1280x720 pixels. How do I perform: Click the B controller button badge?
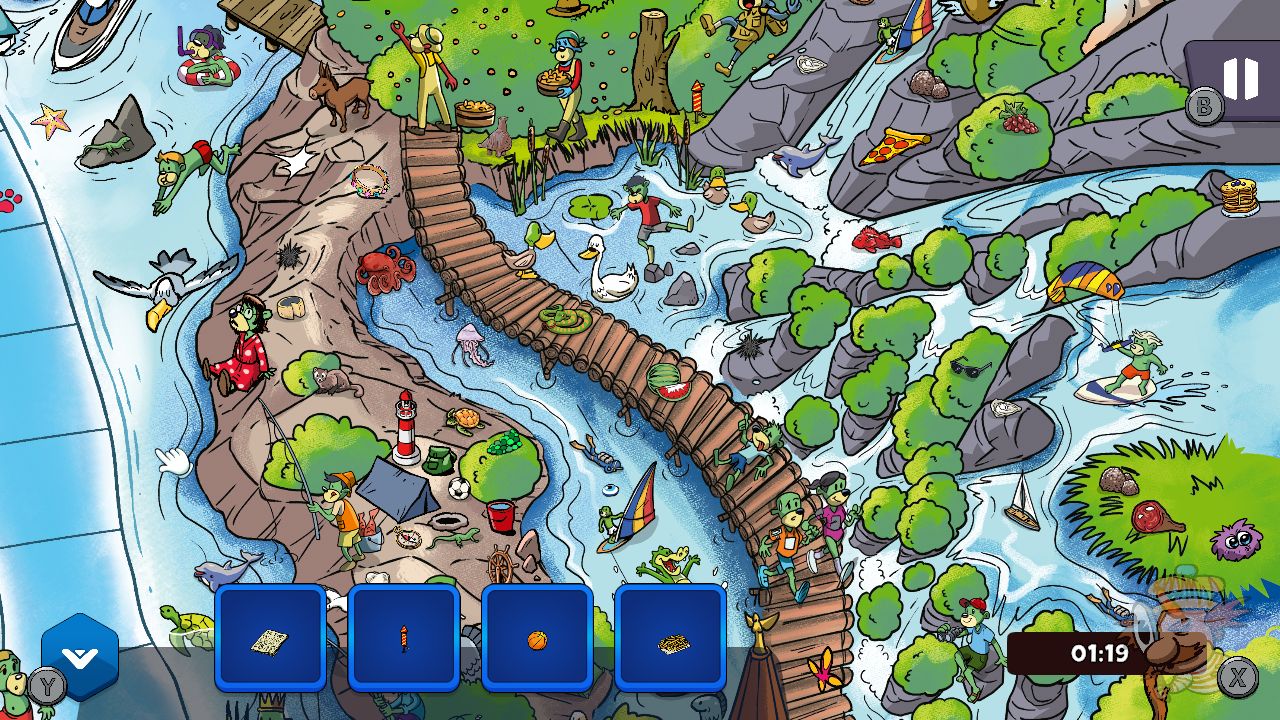(1203, 104)
